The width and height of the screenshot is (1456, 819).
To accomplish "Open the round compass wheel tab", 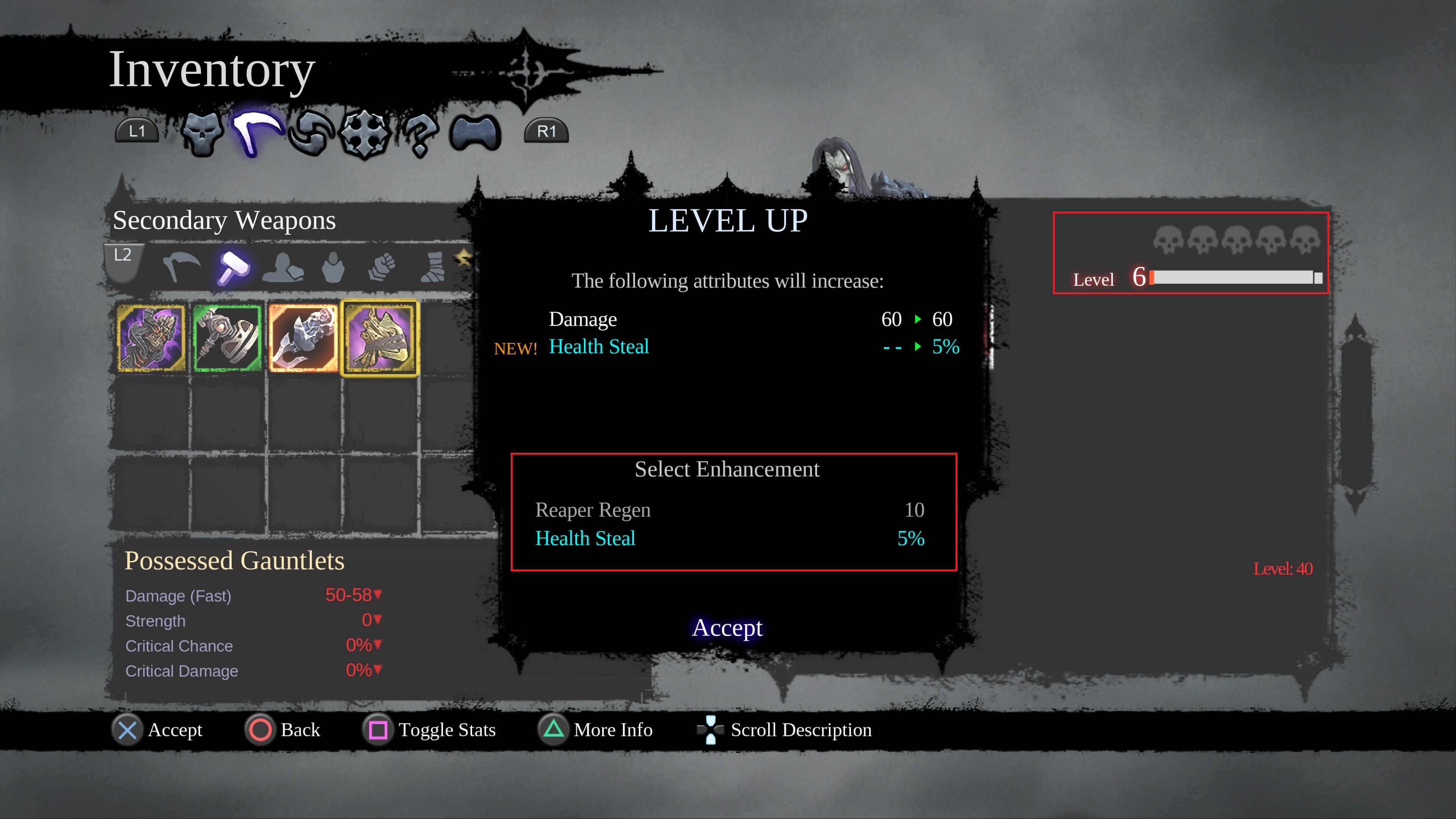I will (x=364, y=133).
